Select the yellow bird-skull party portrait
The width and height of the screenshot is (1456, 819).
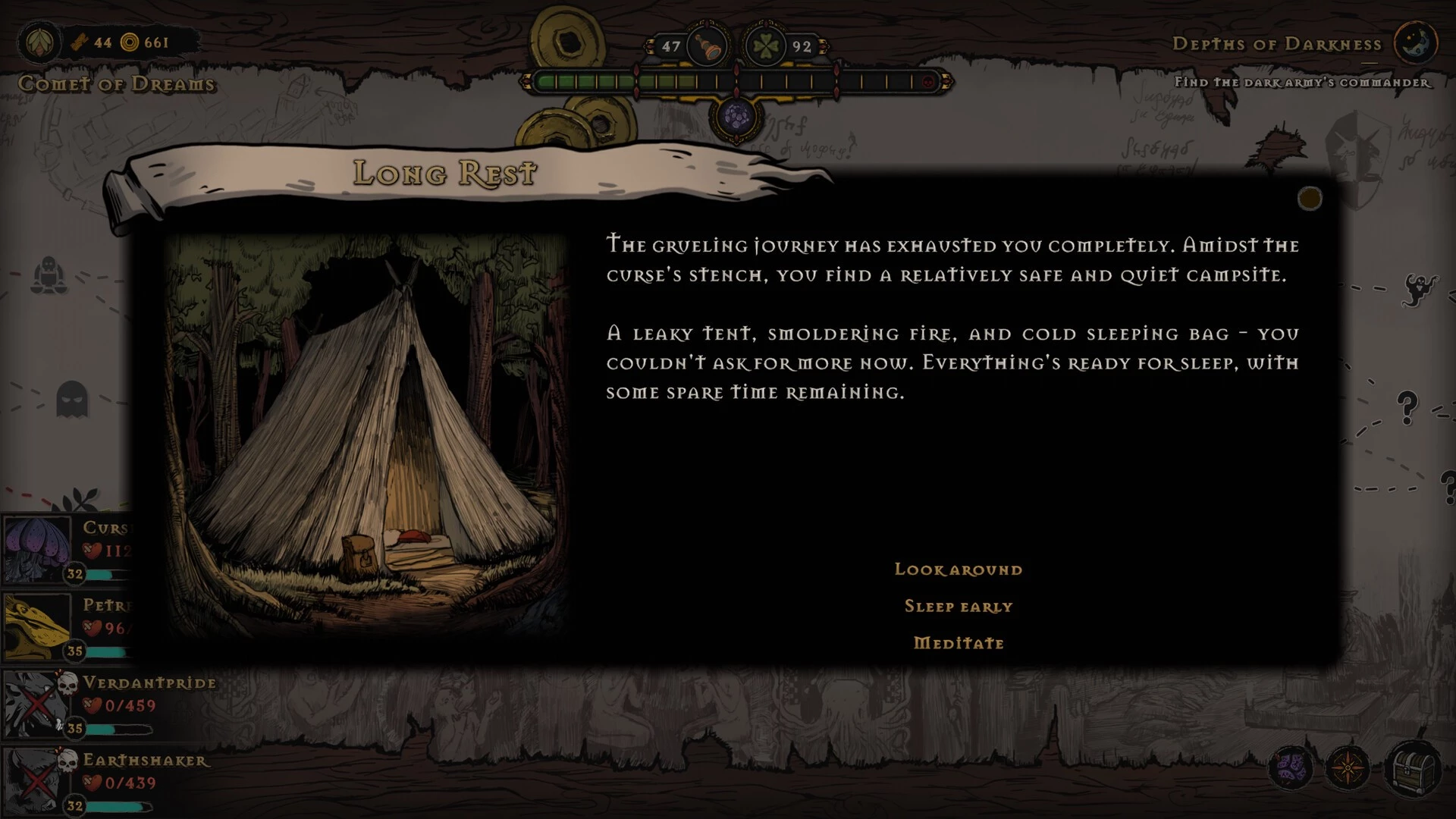point(36,626)
